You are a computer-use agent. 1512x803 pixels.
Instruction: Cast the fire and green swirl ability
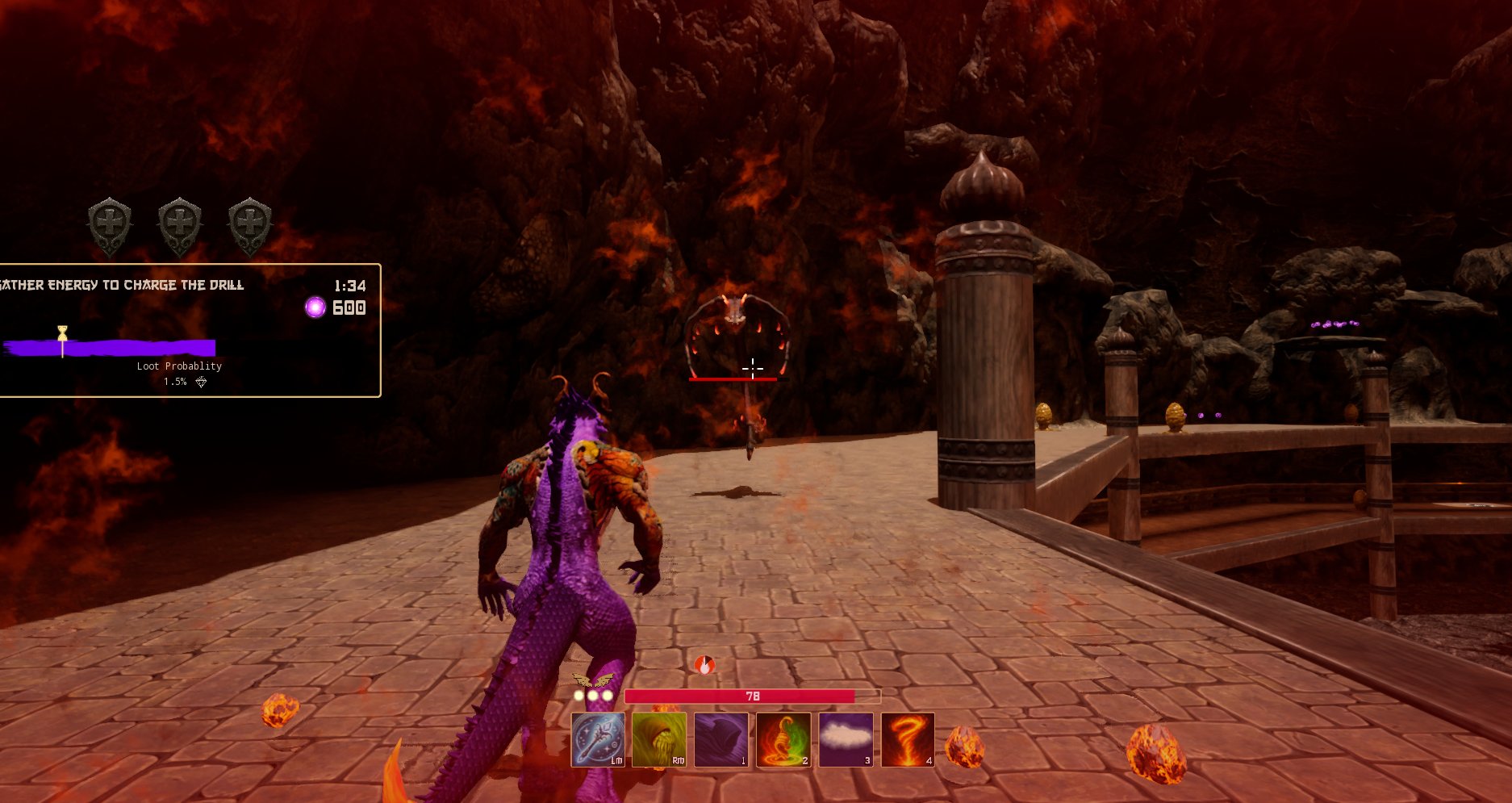[x=783, y=739]
